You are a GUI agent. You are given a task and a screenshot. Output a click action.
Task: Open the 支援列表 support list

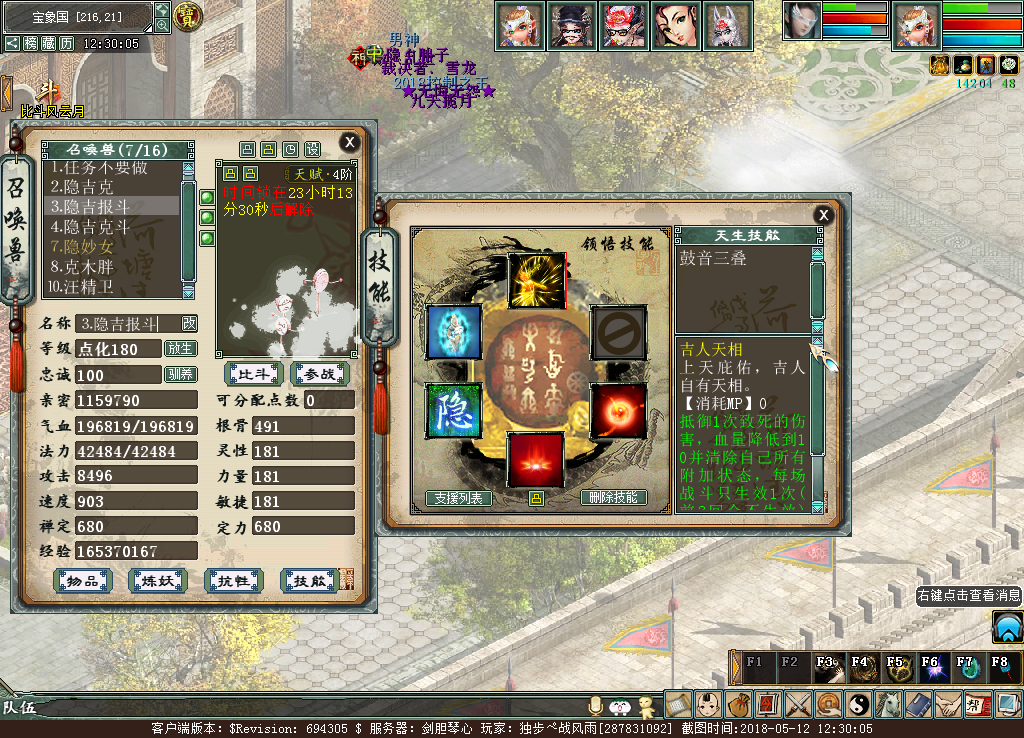tap(458, 498)
